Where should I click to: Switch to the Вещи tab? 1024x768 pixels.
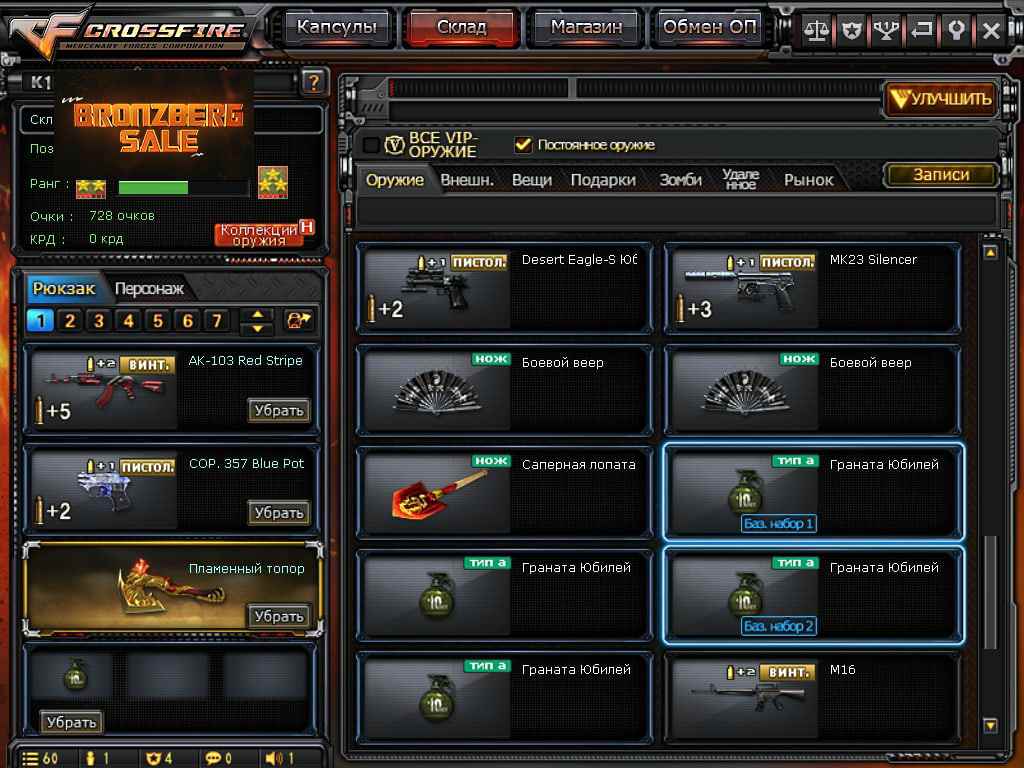532,180
